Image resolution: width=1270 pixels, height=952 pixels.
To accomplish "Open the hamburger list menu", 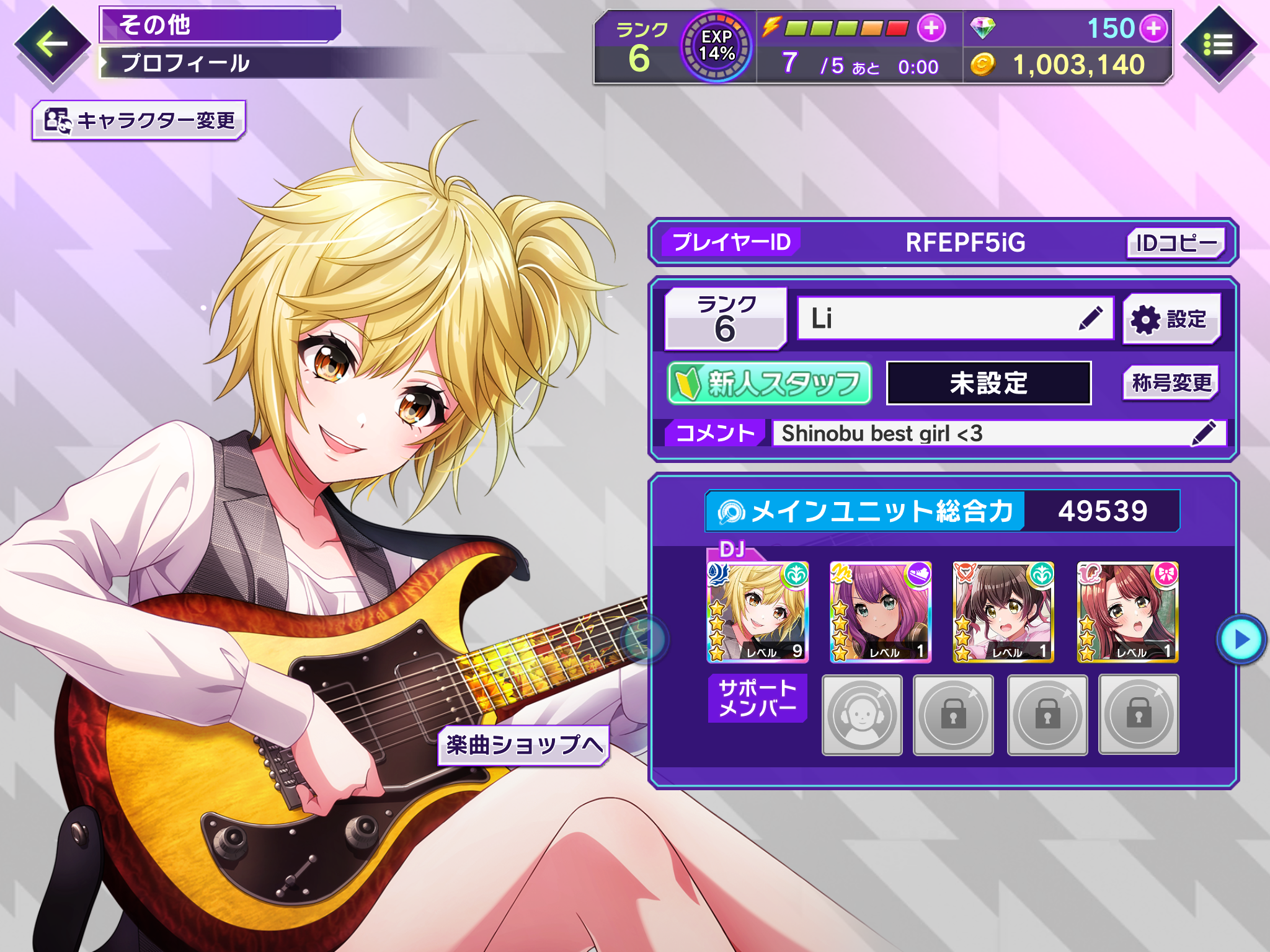I will coord(1217,45).
